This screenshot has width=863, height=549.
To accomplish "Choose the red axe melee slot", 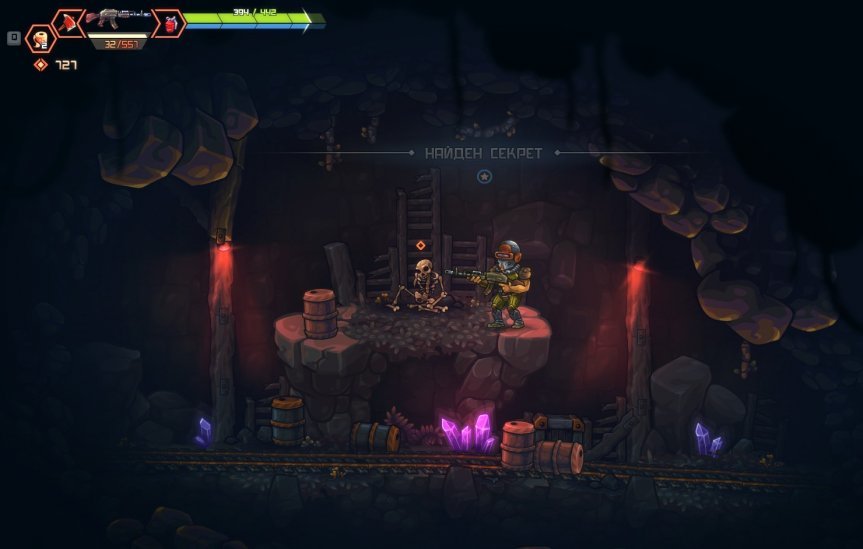I will coord(68,22).
